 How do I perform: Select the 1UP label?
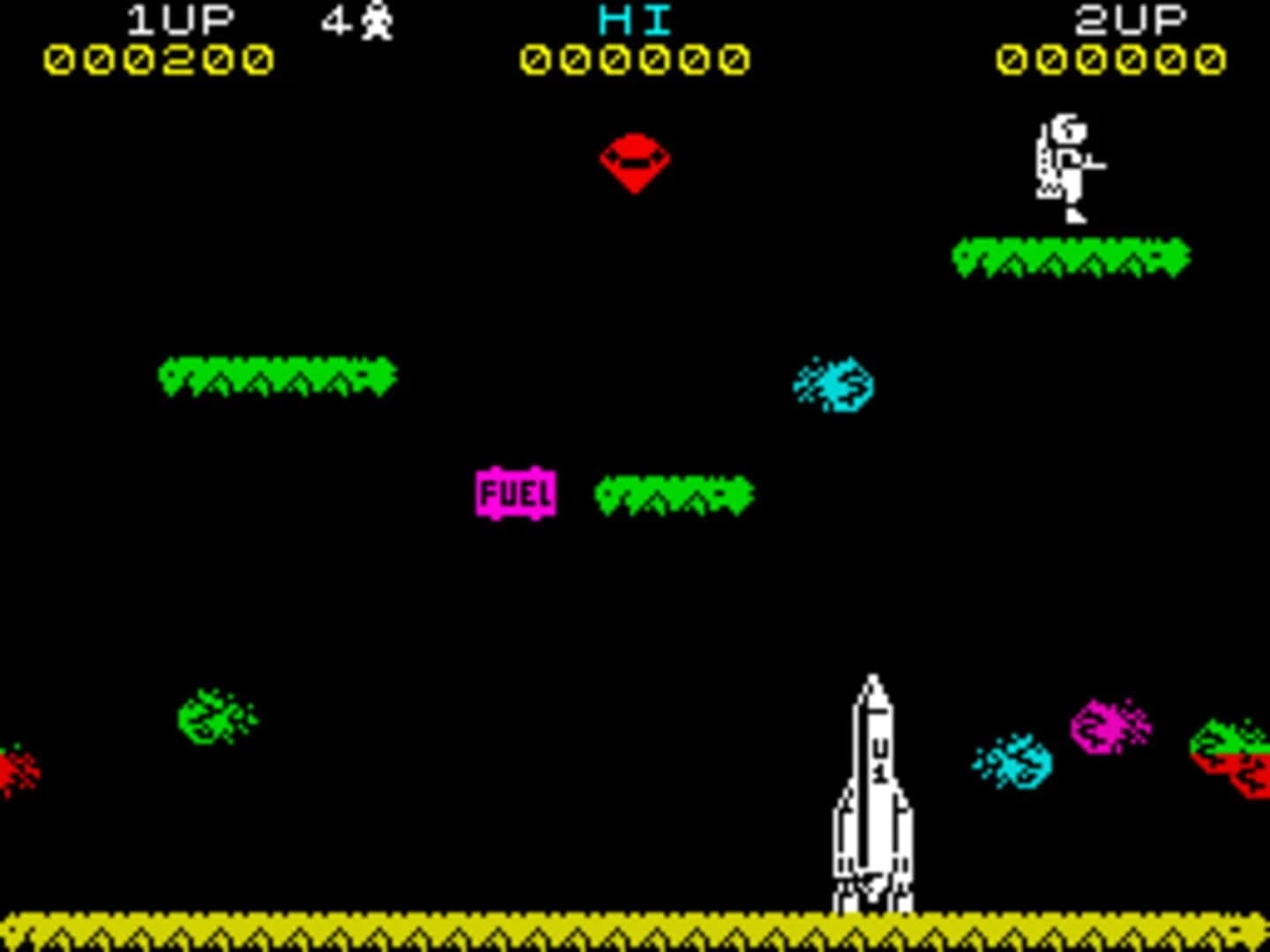click(181, 18)
